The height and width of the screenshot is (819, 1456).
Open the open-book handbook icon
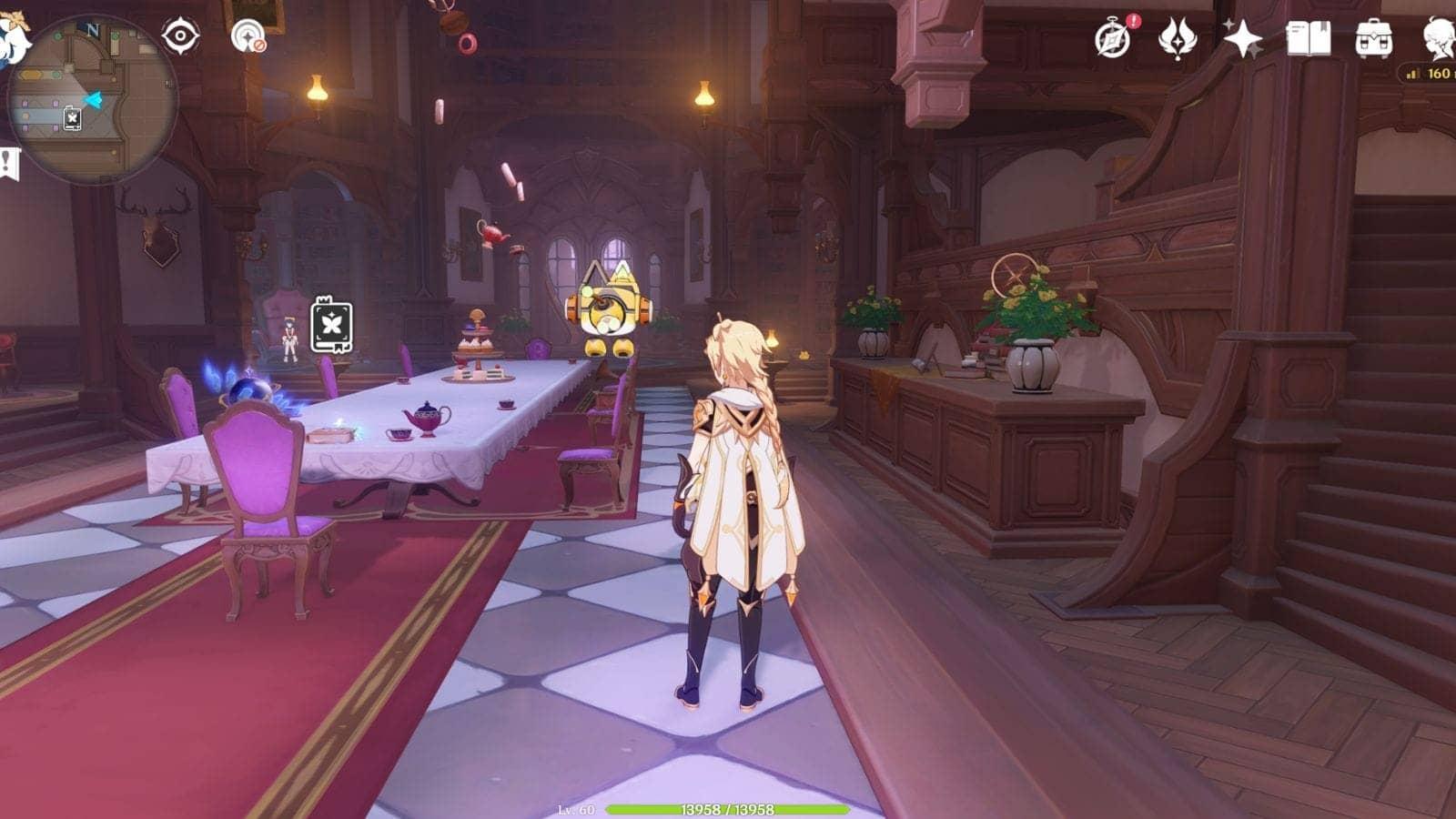pyautogui.click(x=1308, y=39)
